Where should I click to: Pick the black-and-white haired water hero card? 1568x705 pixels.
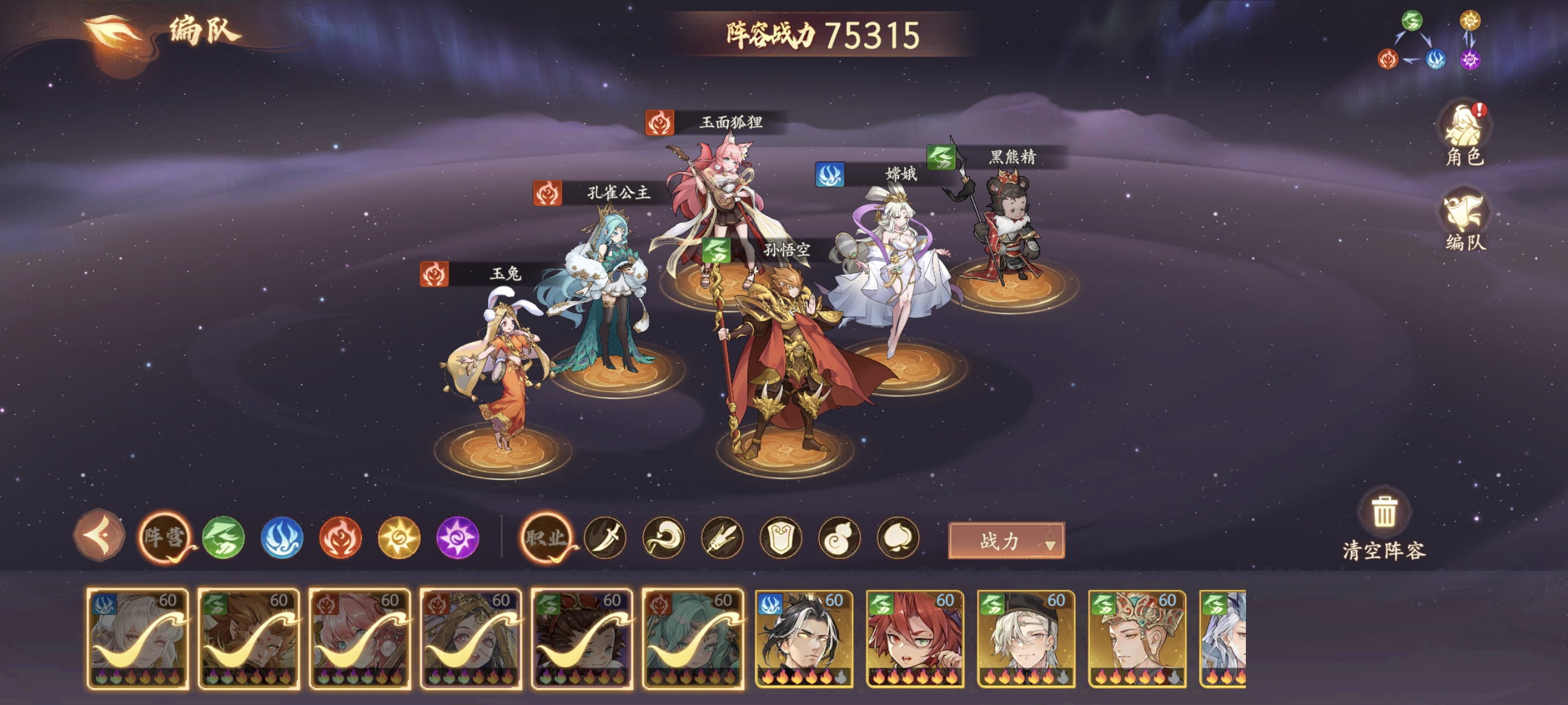[x=804, y=639]
